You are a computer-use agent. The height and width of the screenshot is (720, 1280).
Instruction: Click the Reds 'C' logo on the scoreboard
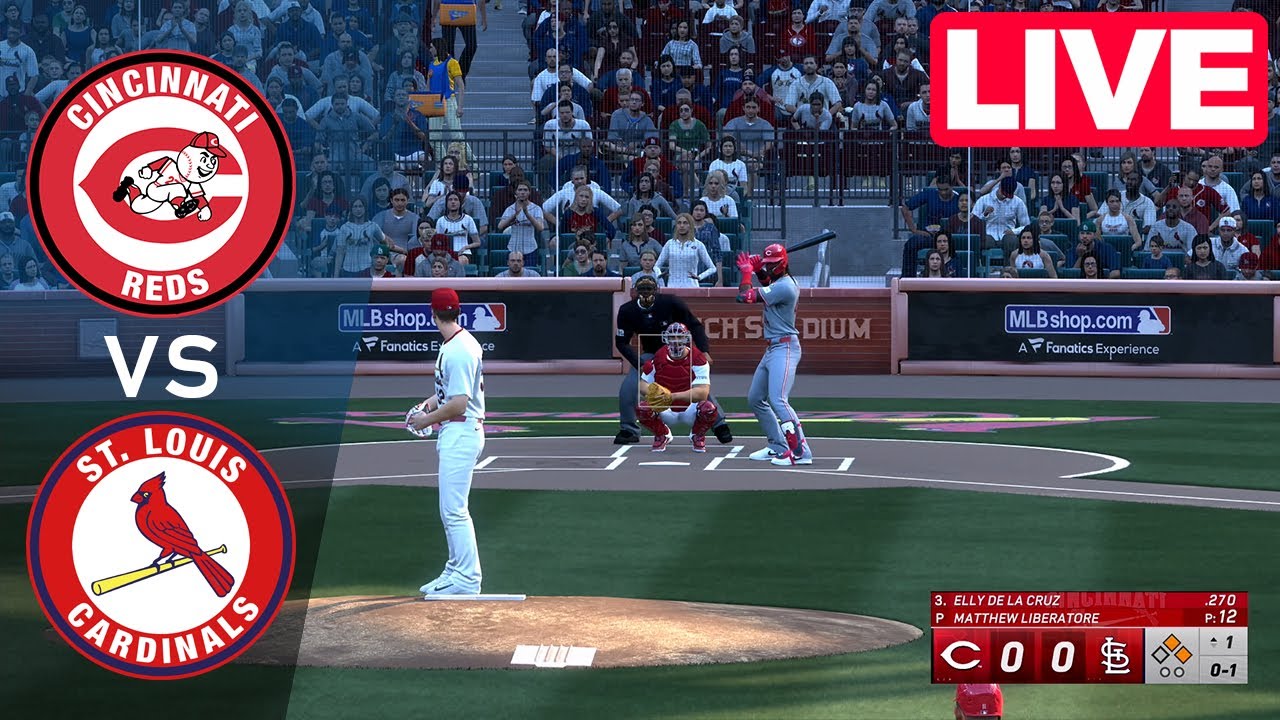(x=962, y=654)
